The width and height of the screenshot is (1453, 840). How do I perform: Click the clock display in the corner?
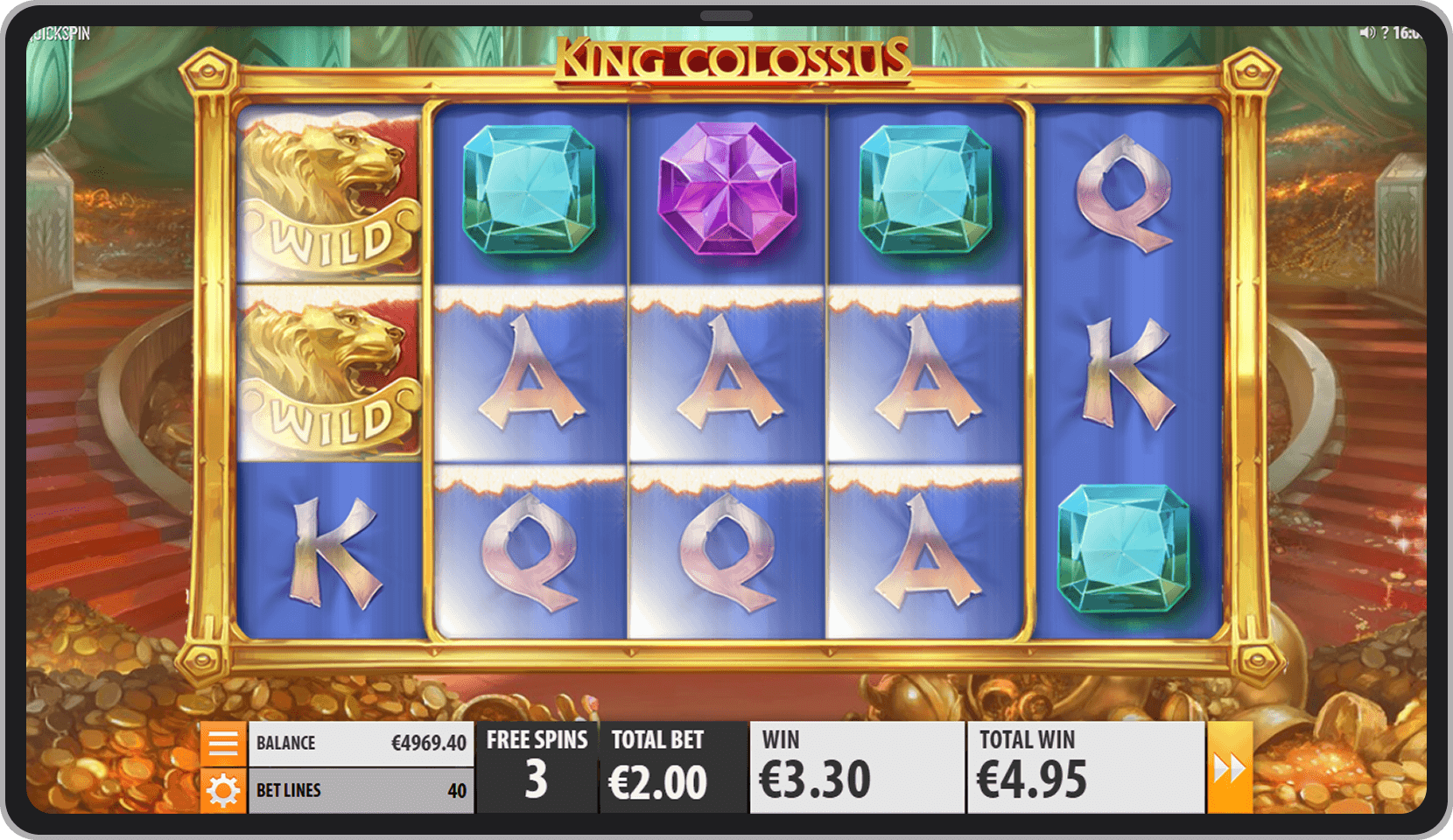point(1407,31)
